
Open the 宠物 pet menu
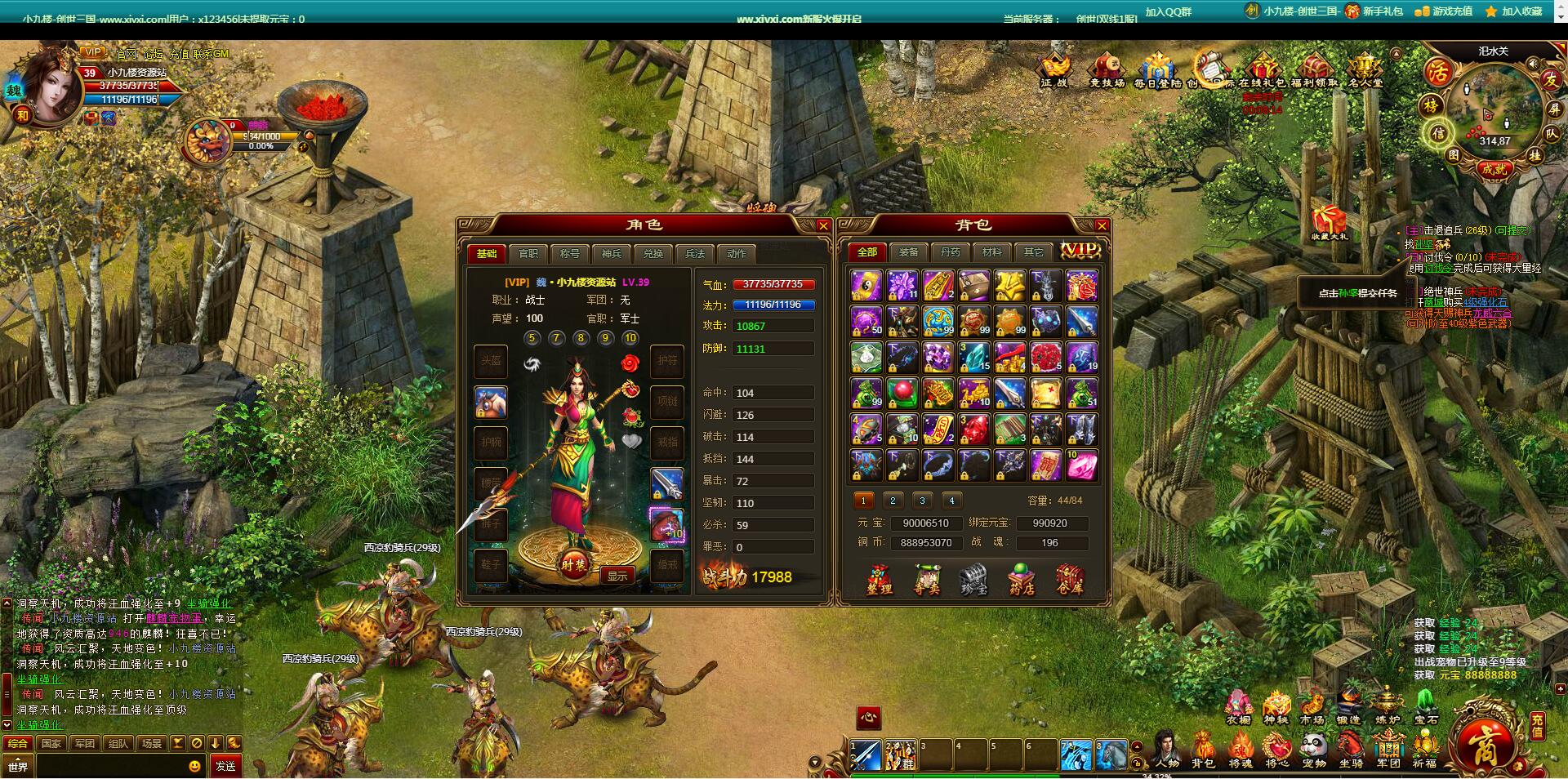[1314, 750]
